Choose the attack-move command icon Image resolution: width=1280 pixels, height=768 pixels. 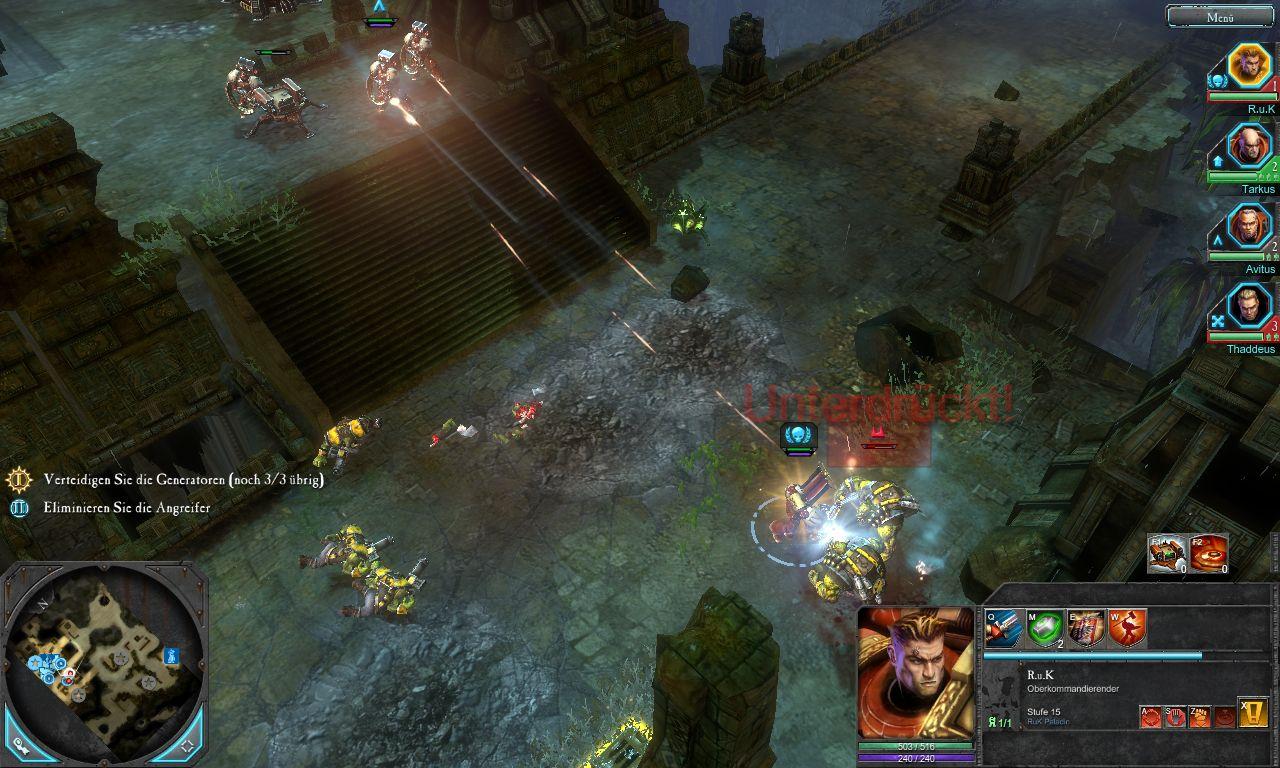click(1152, 716)
